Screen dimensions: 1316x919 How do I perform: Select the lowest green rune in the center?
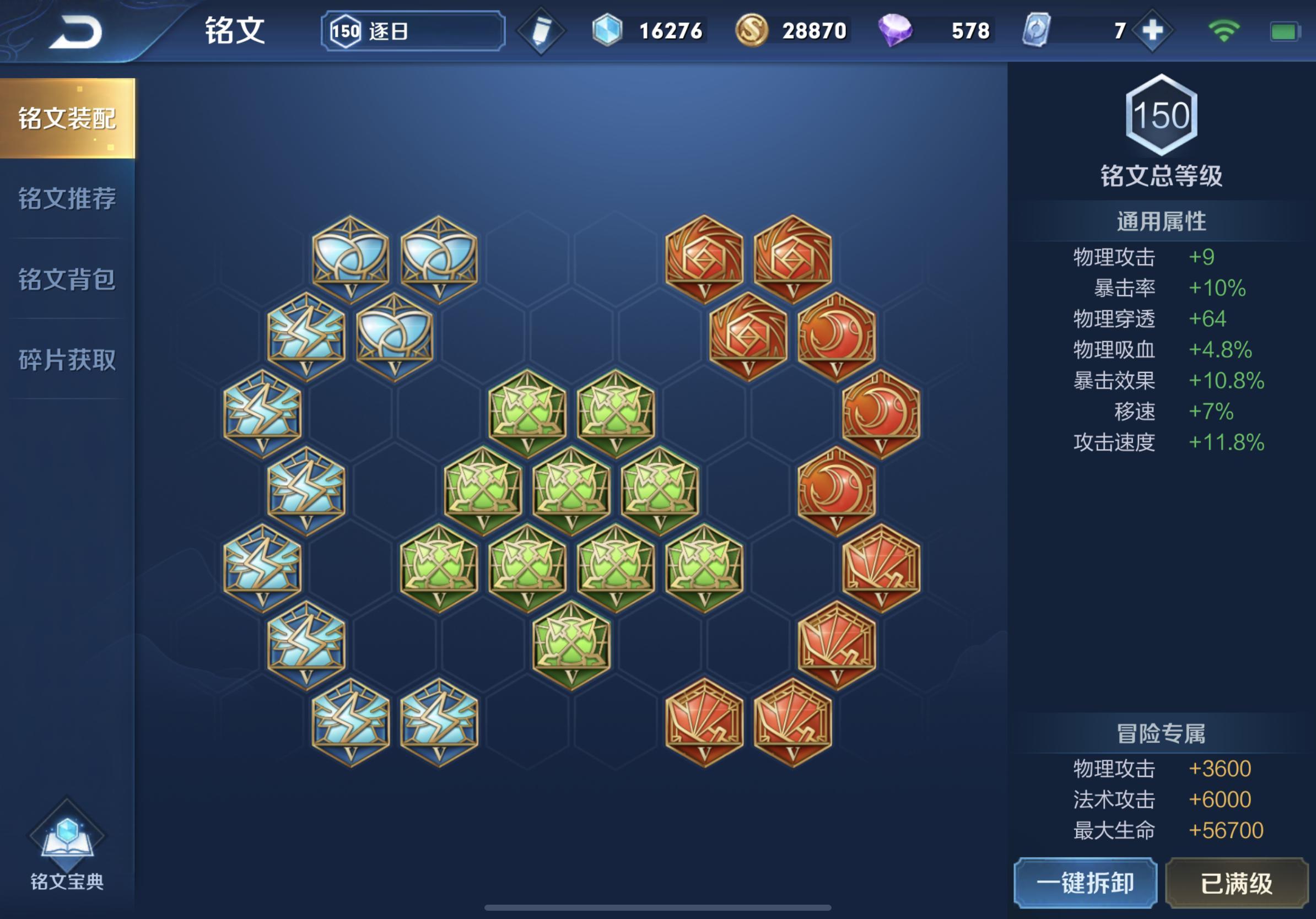571,645
